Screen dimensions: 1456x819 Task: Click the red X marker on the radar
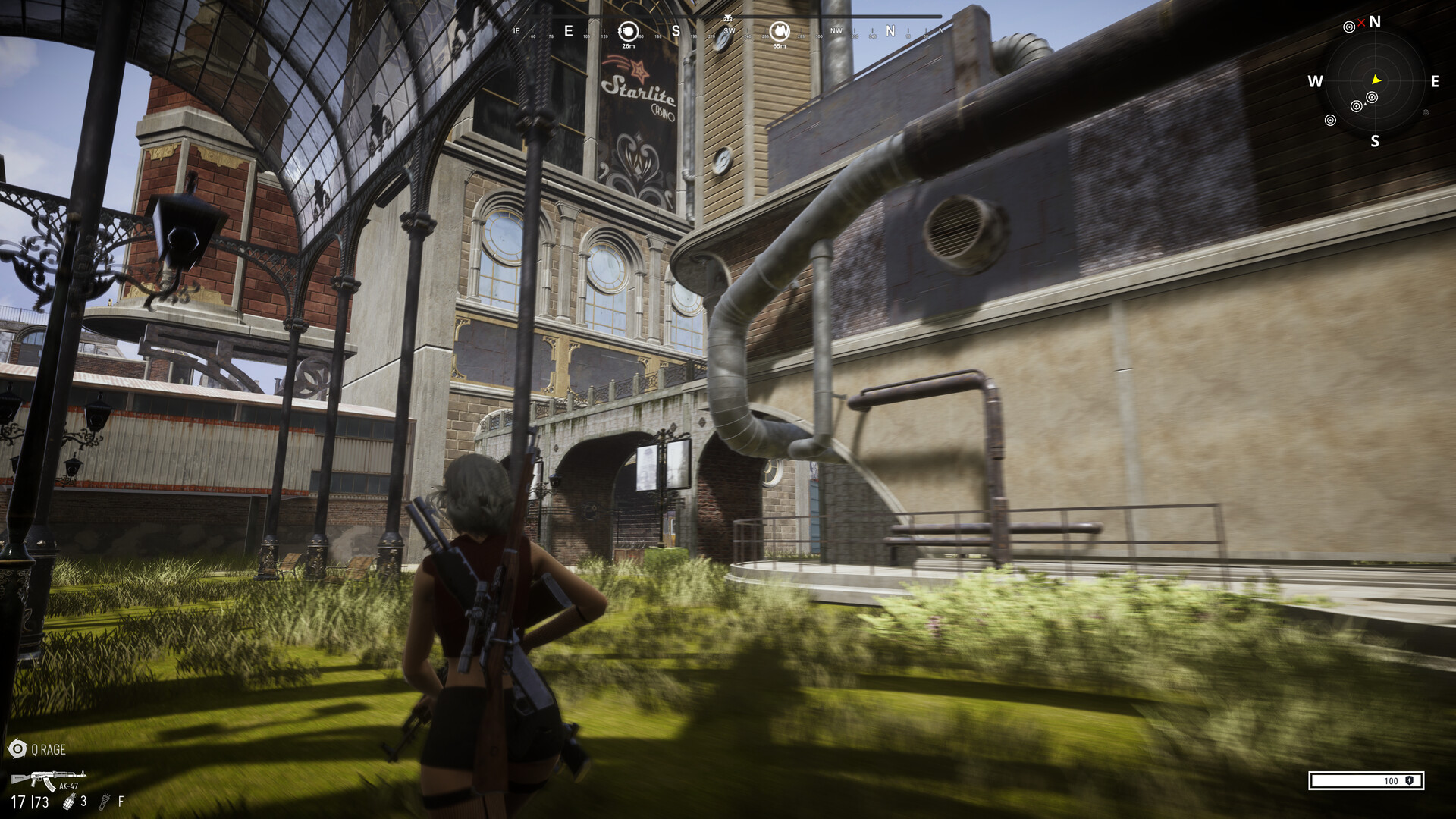click(1361, 23)
